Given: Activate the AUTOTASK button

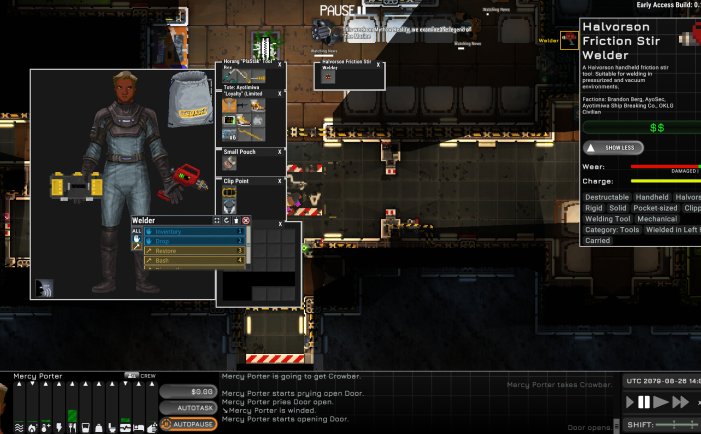Looking at the screenshot, I should click(188, 408).
